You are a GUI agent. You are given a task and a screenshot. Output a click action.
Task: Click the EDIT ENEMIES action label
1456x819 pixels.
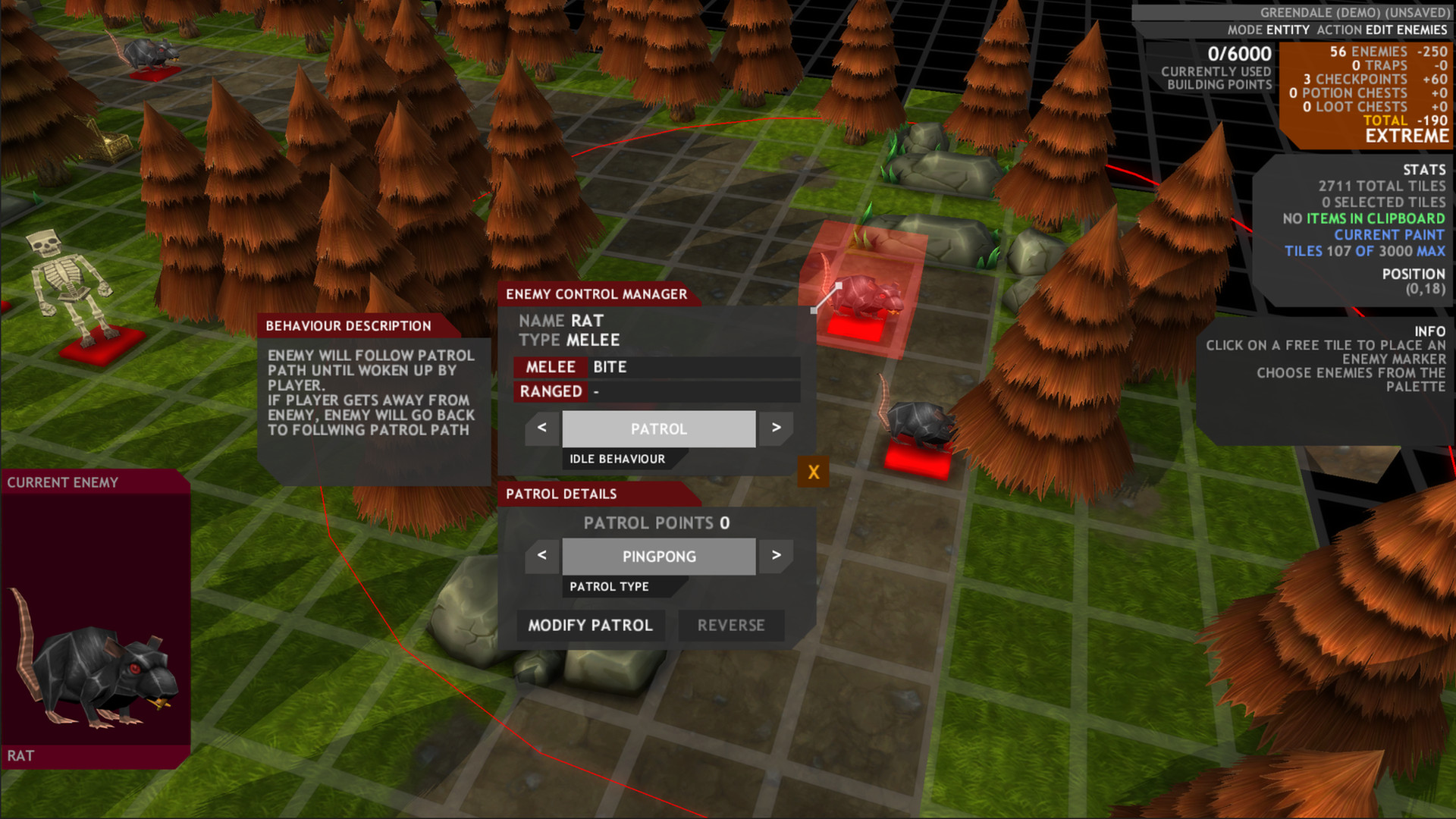coord(1407,31)
